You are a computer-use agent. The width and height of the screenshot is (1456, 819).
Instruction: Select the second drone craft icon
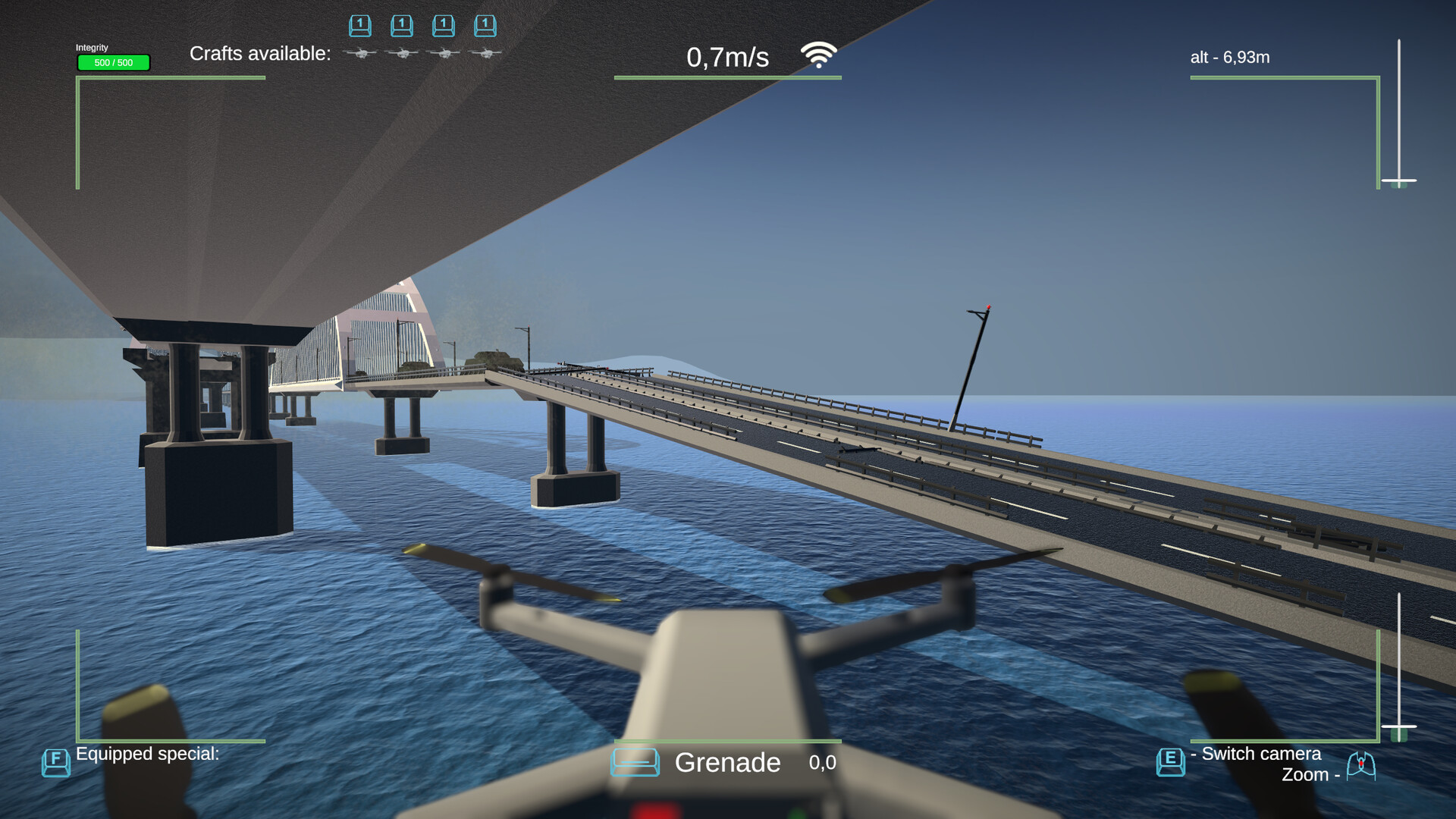tap(402, 53)
